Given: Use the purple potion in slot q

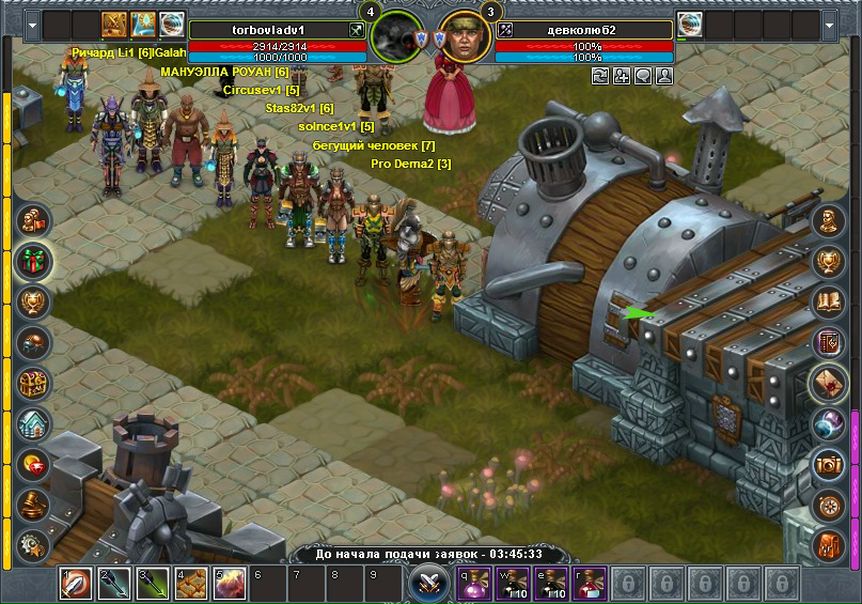Looking at the screenshot, I should tap(474, 581).
